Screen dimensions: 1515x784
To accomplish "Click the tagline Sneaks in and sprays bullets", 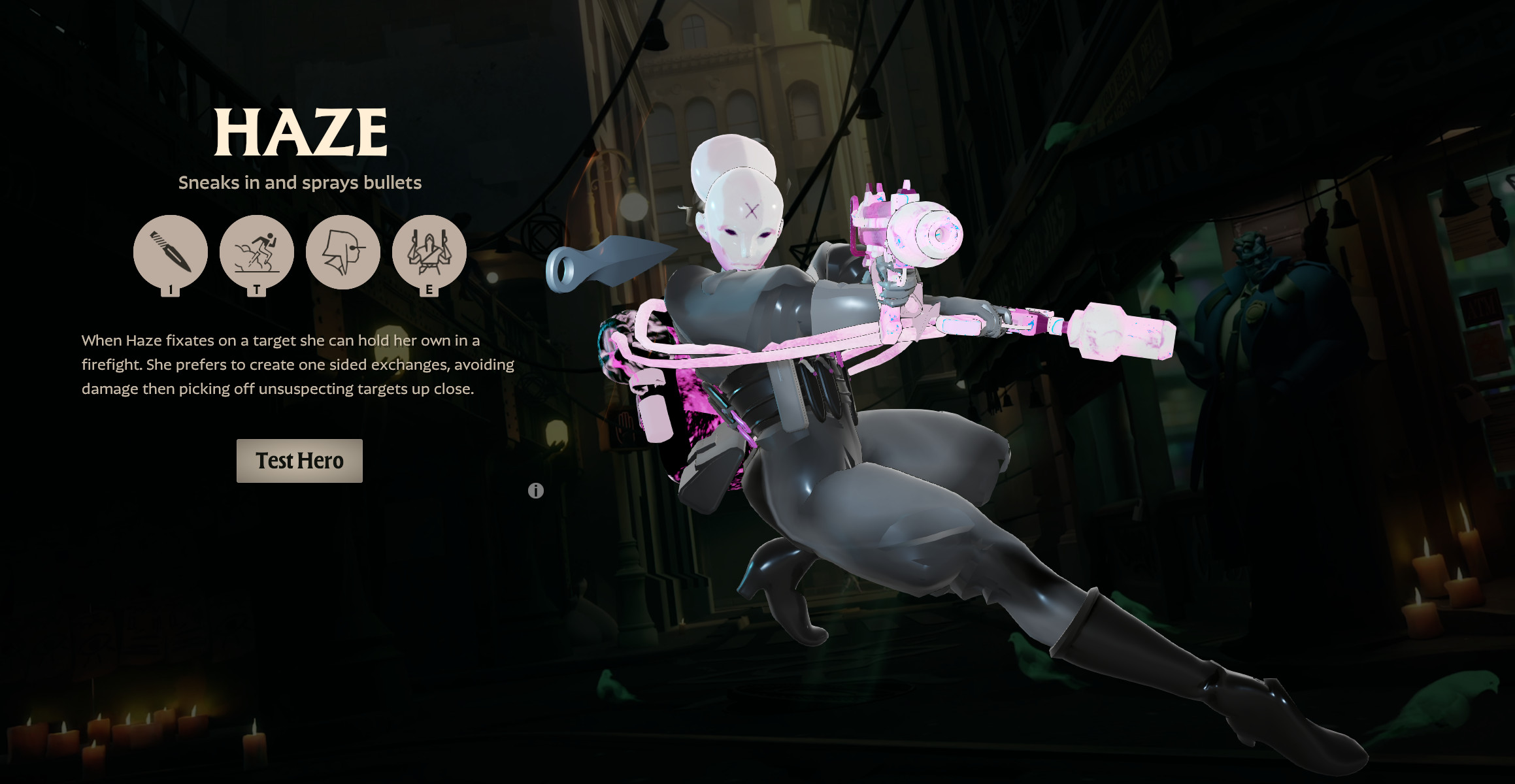I will [x=301, y=182].
